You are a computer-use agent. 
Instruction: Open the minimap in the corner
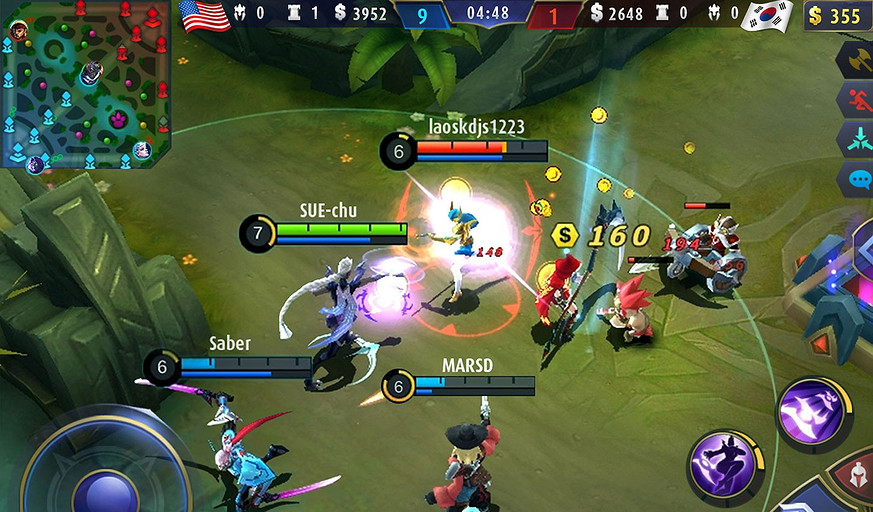[86, 84]
